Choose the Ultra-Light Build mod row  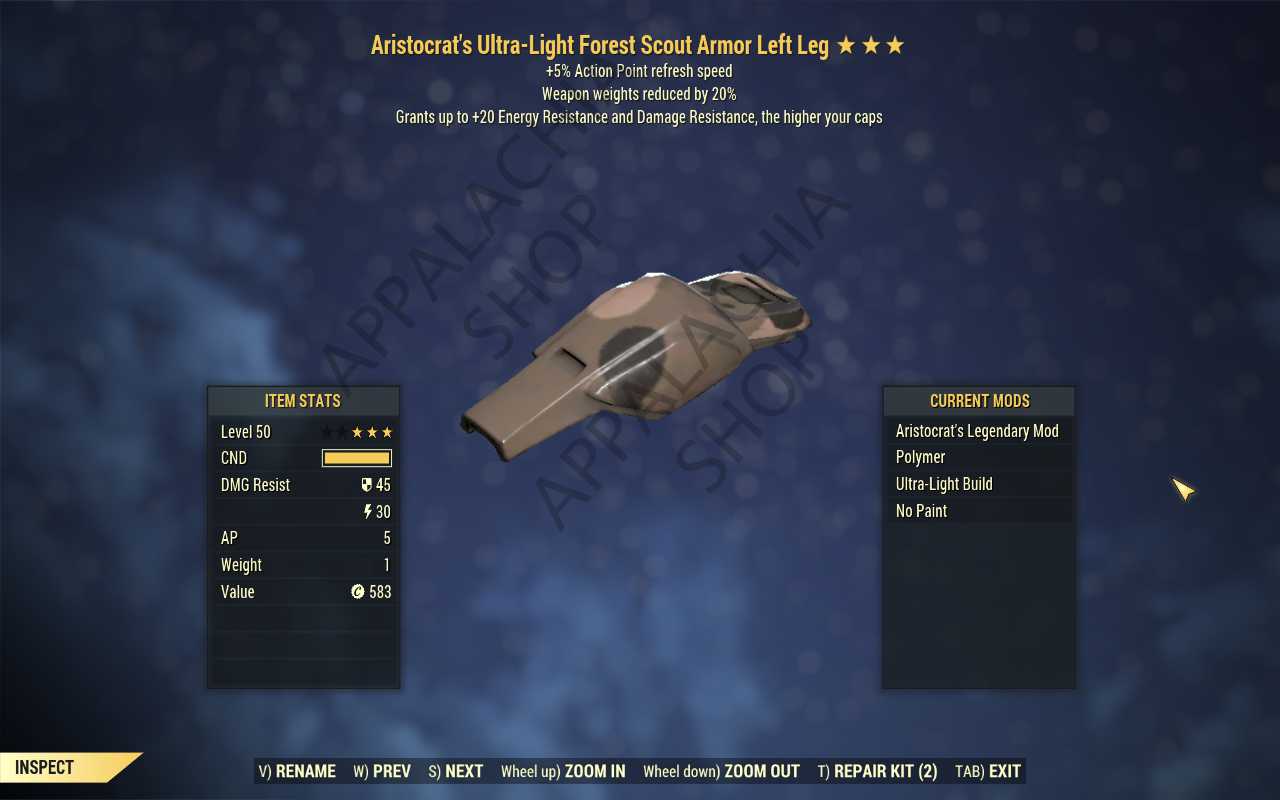(977, 484)
